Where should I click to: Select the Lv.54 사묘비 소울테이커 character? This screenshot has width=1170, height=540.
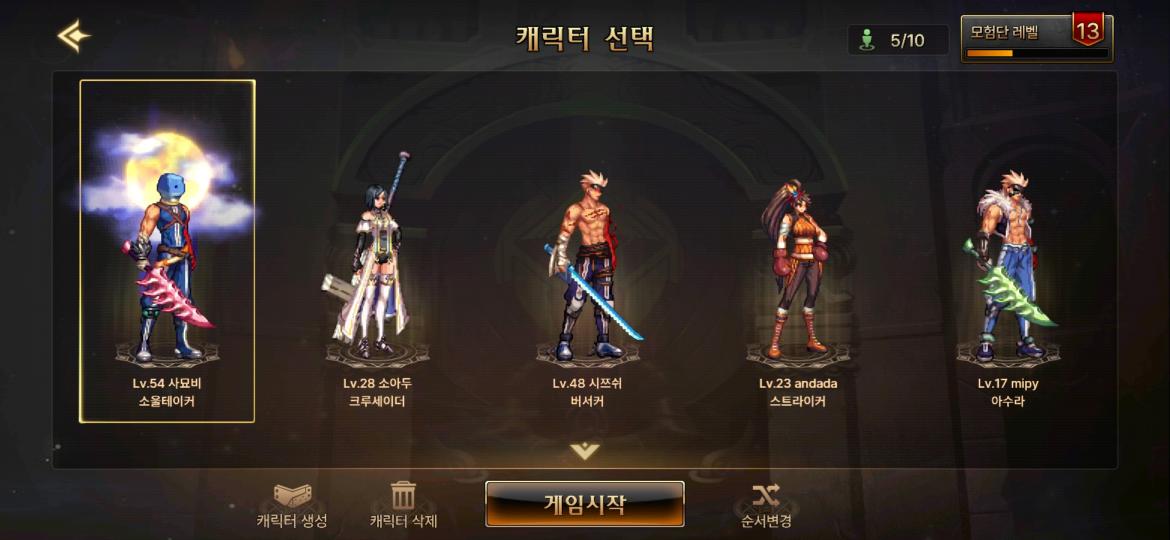[x=167, y=251]
